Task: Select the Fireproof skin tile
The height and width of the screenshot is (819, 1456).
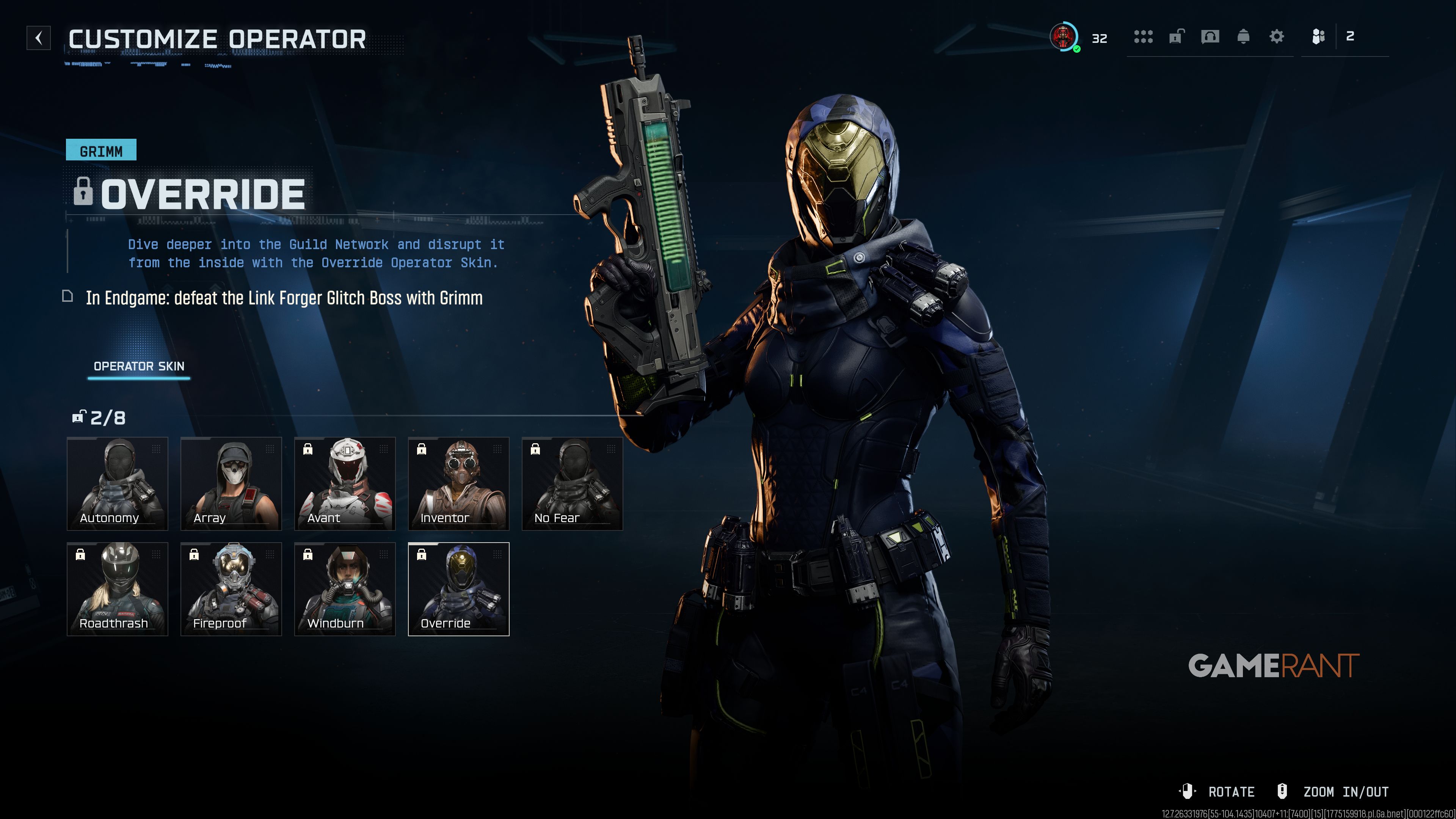Action: pyautogui.click(x=231, y=589)
